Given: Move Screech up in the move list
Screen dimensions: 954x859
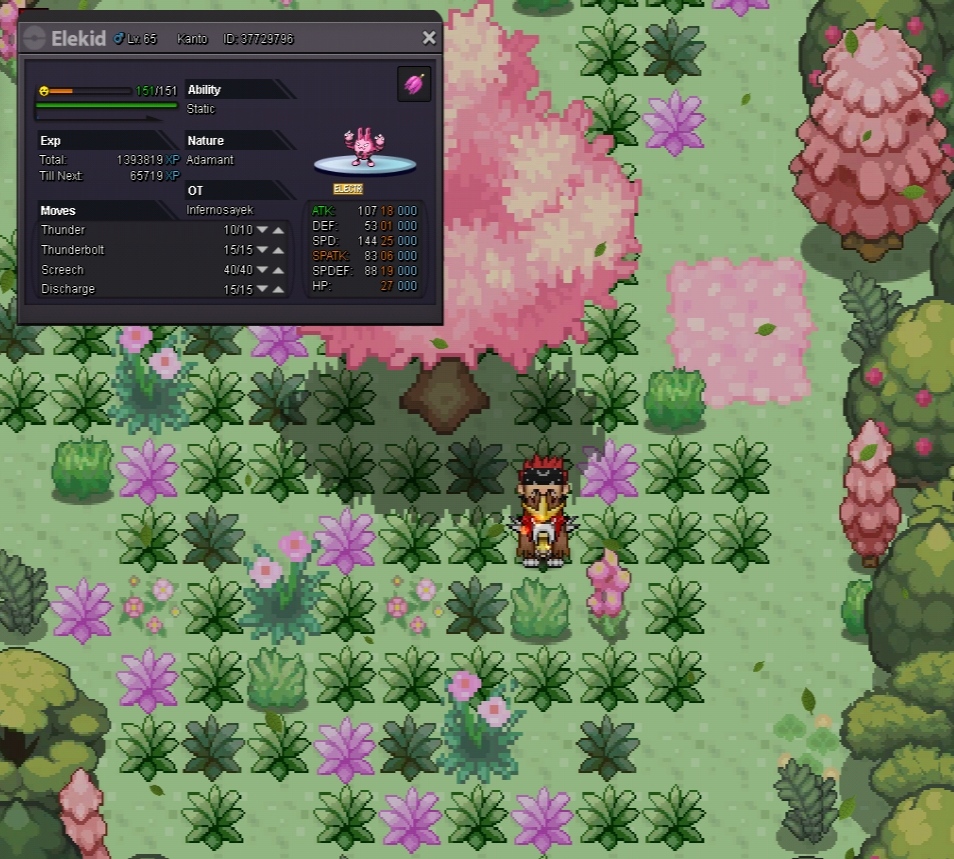Looking at the screenshot, I should click(278, 270).
